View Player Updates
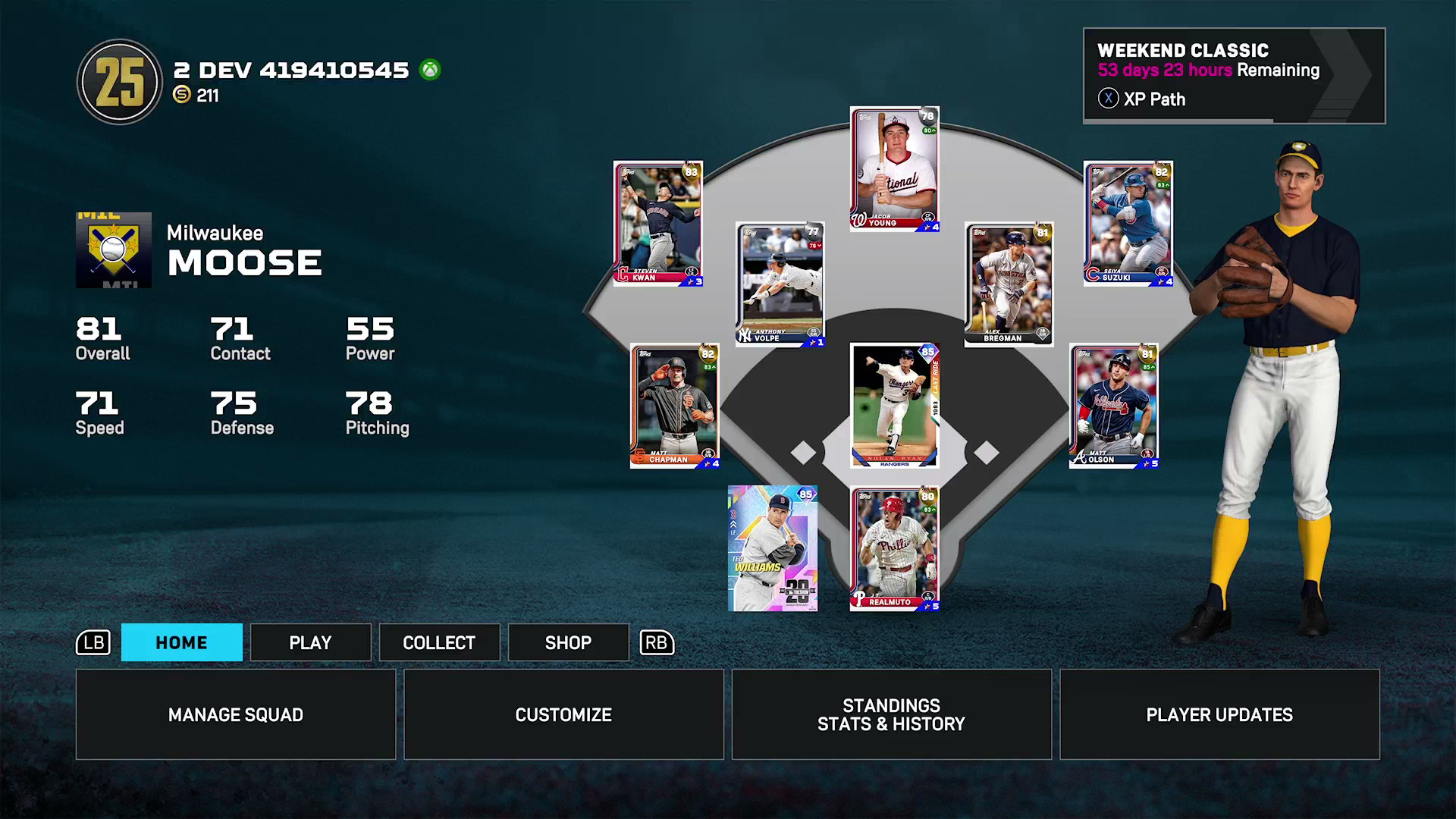The height and width of the screenshot is (819, 1456). [1219, 714]
